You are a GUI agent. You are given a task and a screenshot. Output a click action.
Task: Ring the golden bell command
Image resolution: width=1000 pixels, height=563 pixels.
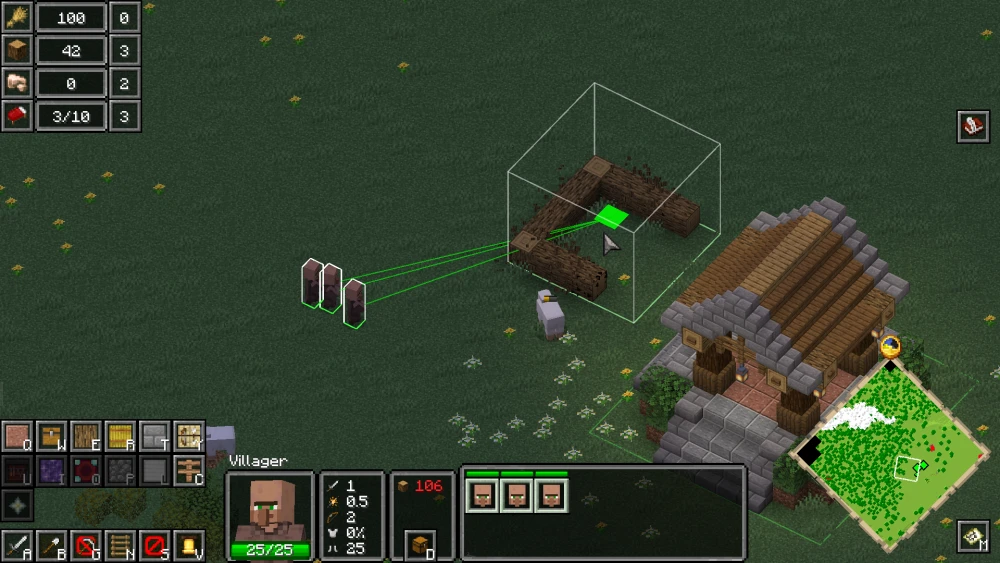pos(188,546)
